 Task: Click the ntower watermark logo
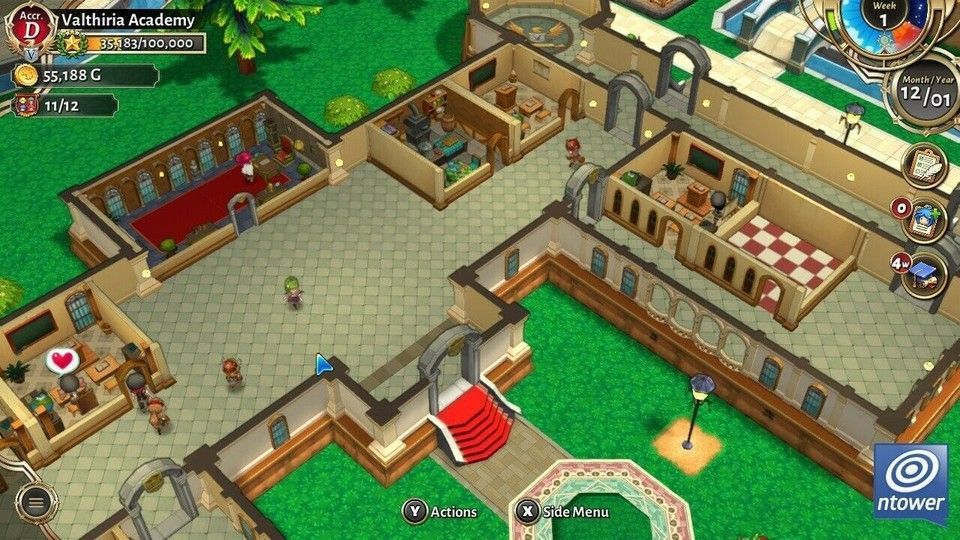(x=910, y=483)
